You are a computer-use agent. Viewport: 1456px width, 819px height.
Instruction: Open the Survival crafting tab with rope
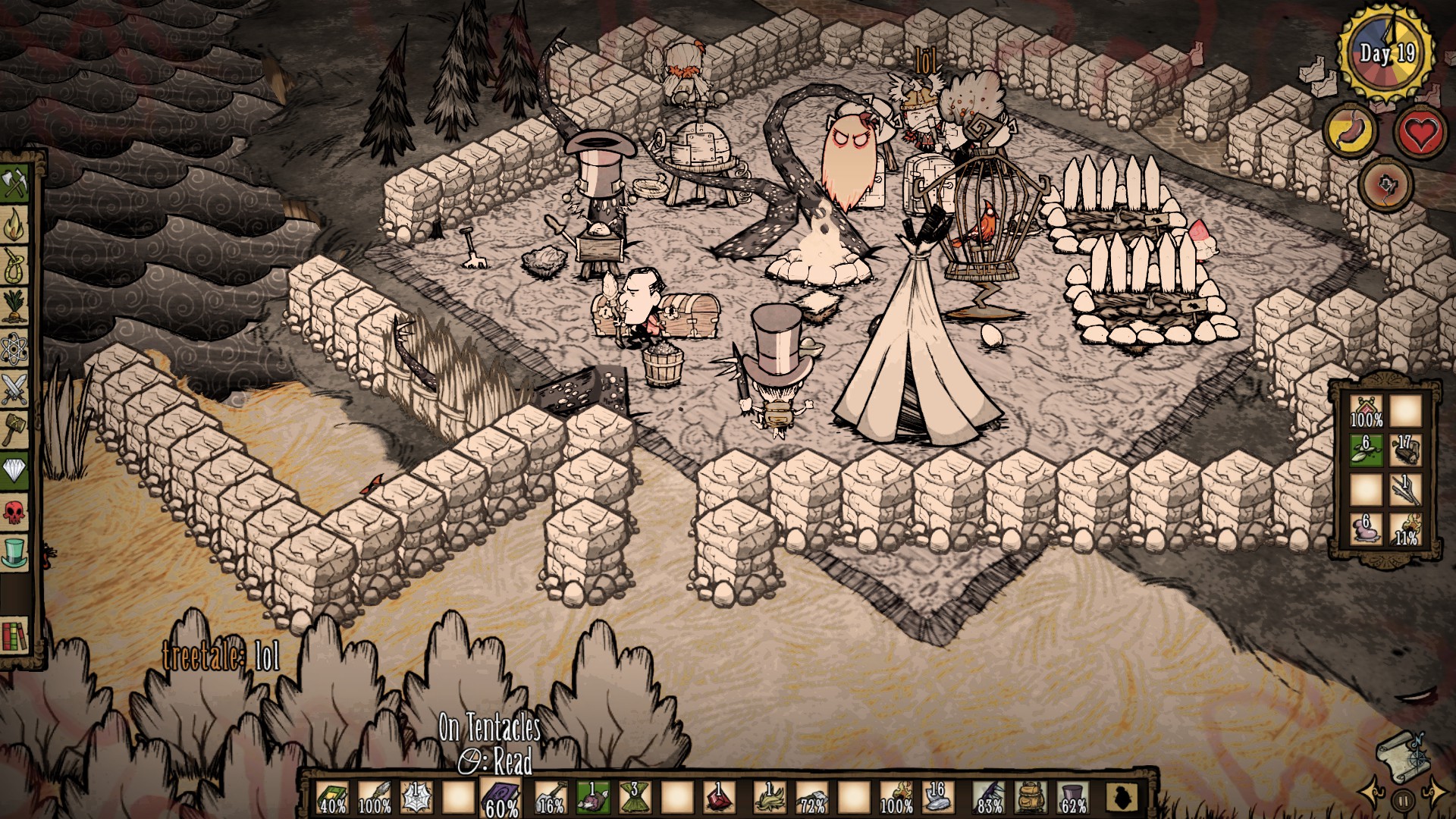pyautogui.click(x=17, y=265)
